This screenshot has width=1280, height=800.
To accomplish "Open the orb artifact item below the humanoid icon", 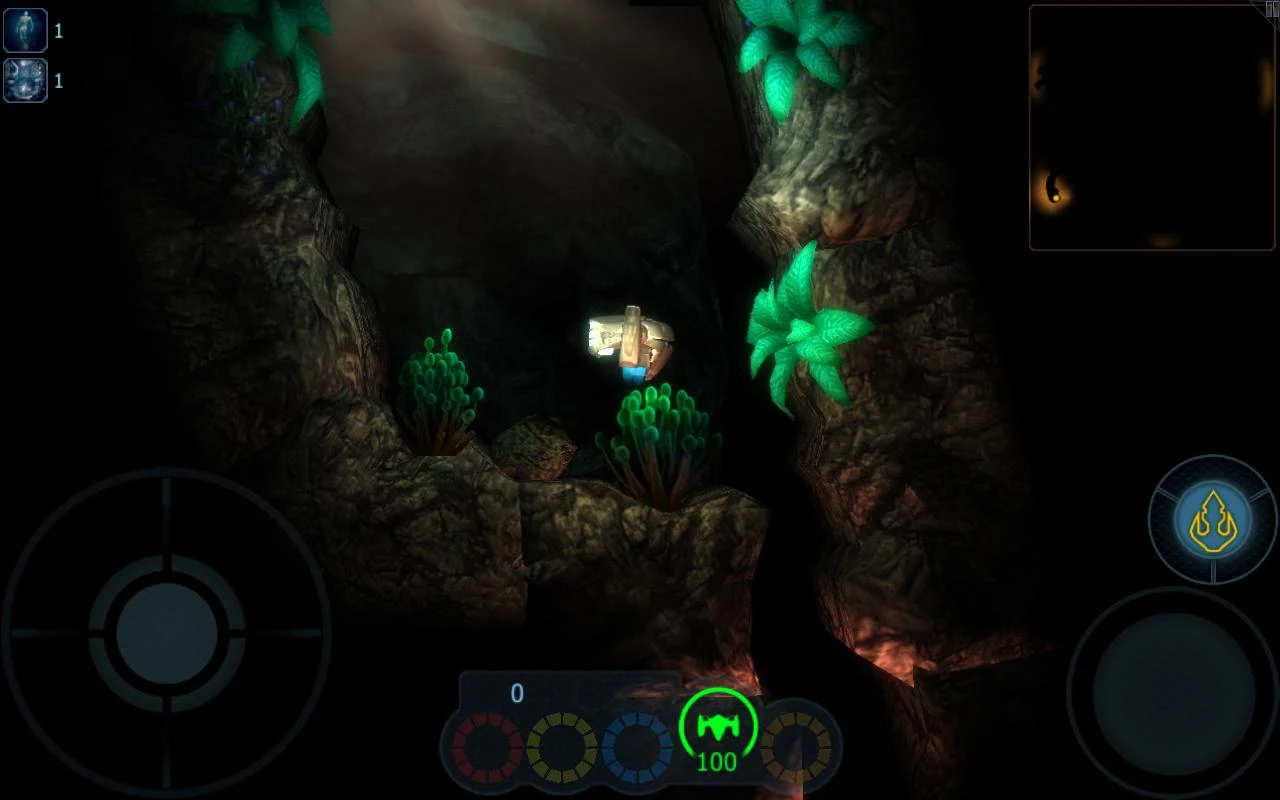I will point(25,80).
